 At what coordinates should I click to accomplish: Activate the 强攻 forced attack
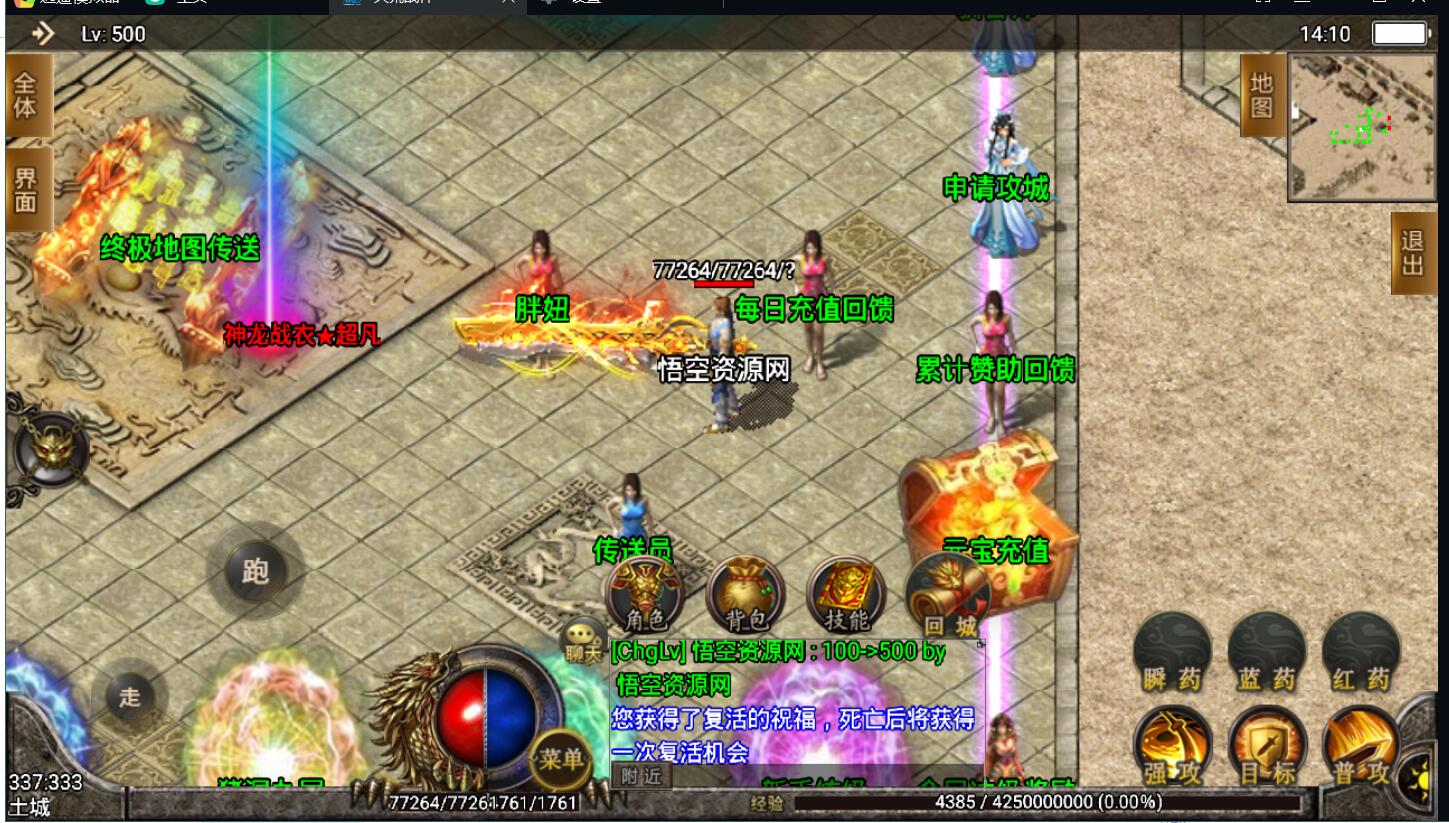point(1172,748)
